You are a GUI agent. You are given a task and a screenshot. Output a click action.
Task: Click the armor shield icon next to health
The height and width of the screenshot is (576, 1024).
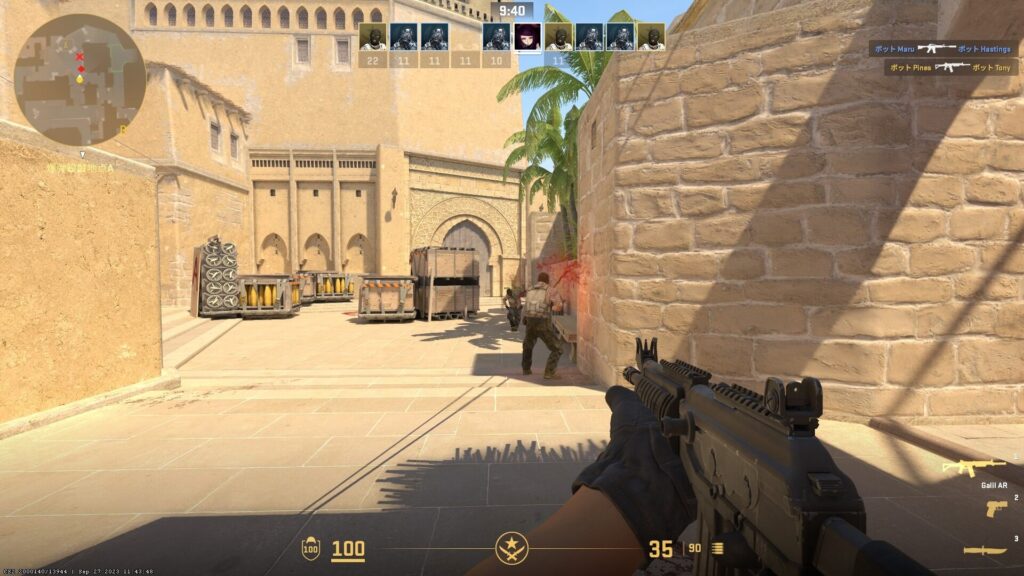point(311,548)
